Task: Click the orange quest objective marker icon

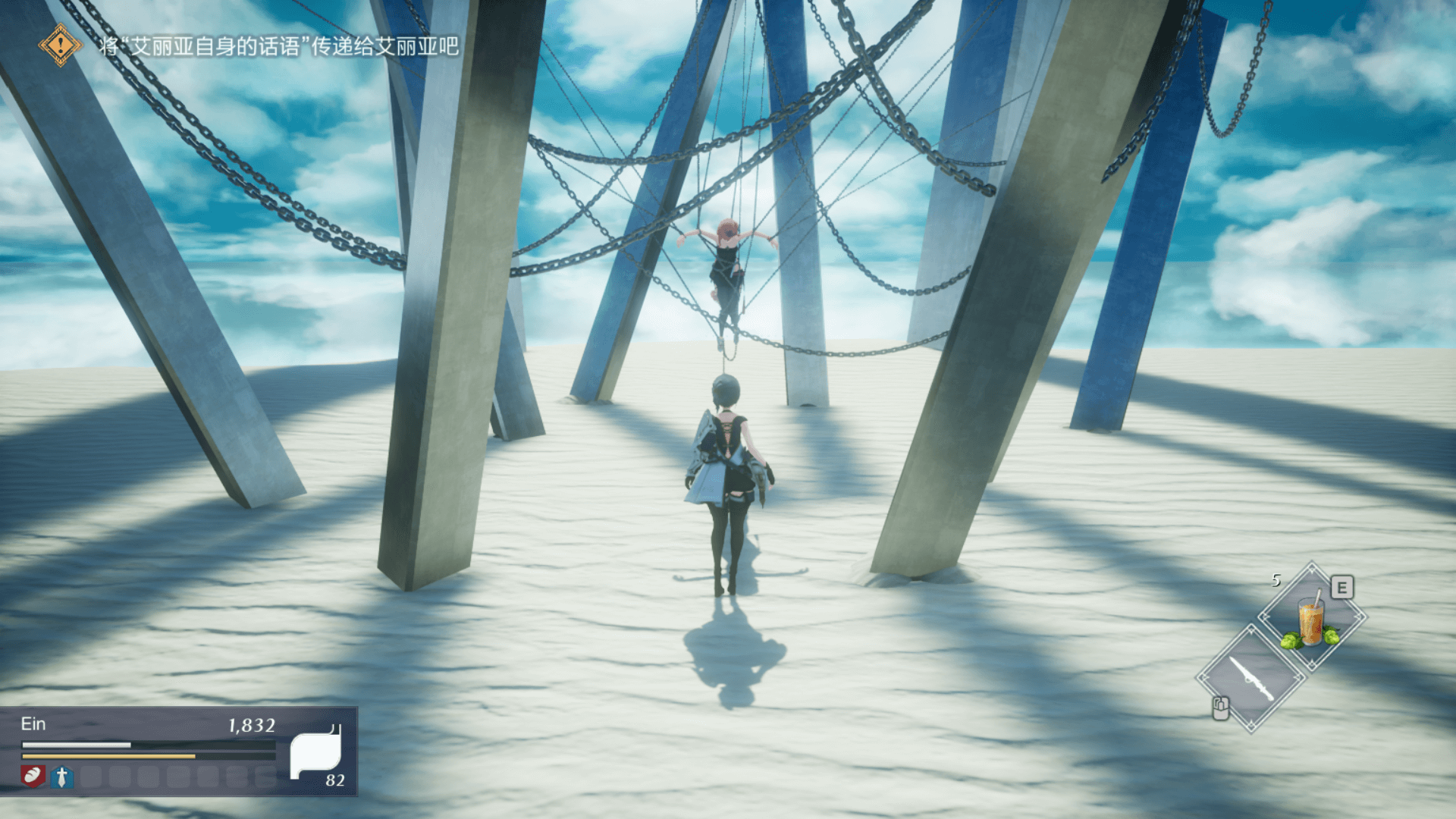Action: click(60, 45)
